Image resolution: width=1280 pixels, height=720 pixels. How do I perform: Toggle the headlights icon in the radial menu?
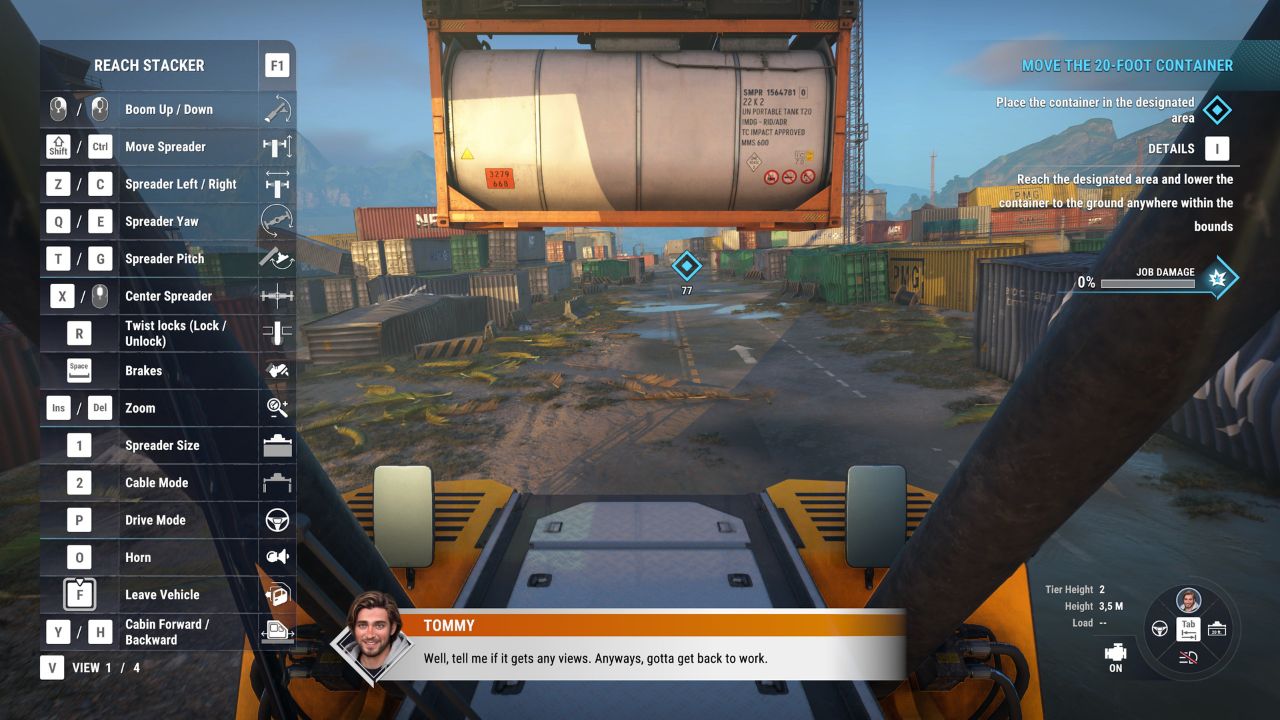click(1189, 656)
